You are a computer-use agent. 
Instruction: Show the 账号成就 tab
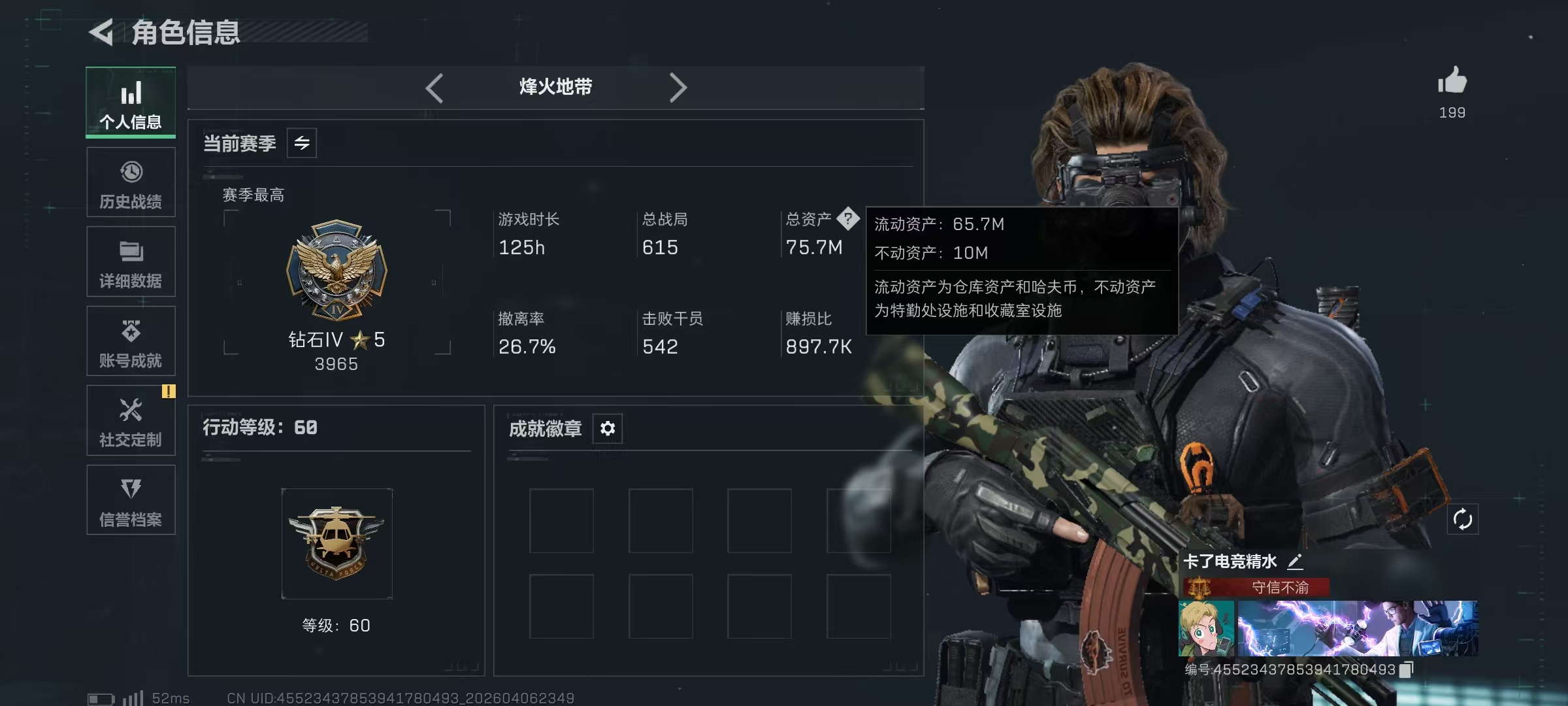point(131,341)
